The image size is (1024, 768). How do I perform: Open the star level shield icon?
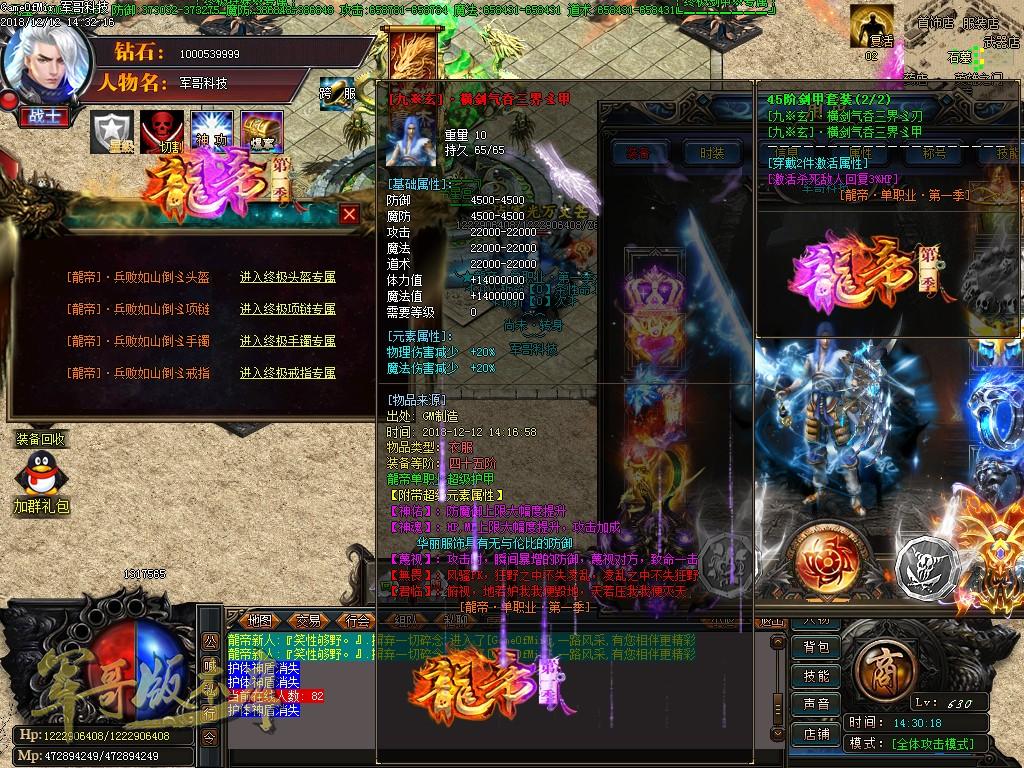(112, 131)
